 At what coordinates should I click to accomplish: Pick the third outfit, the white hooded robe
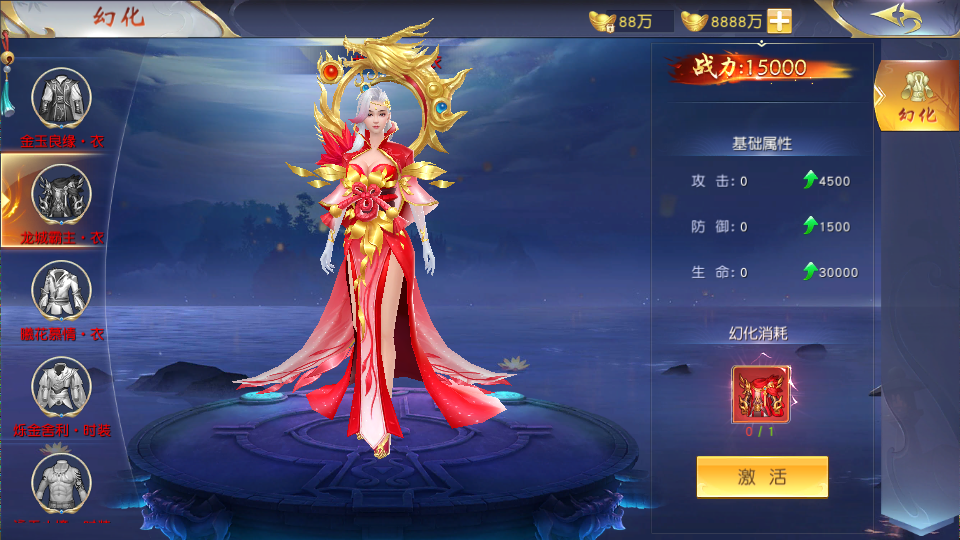(62, 290)
